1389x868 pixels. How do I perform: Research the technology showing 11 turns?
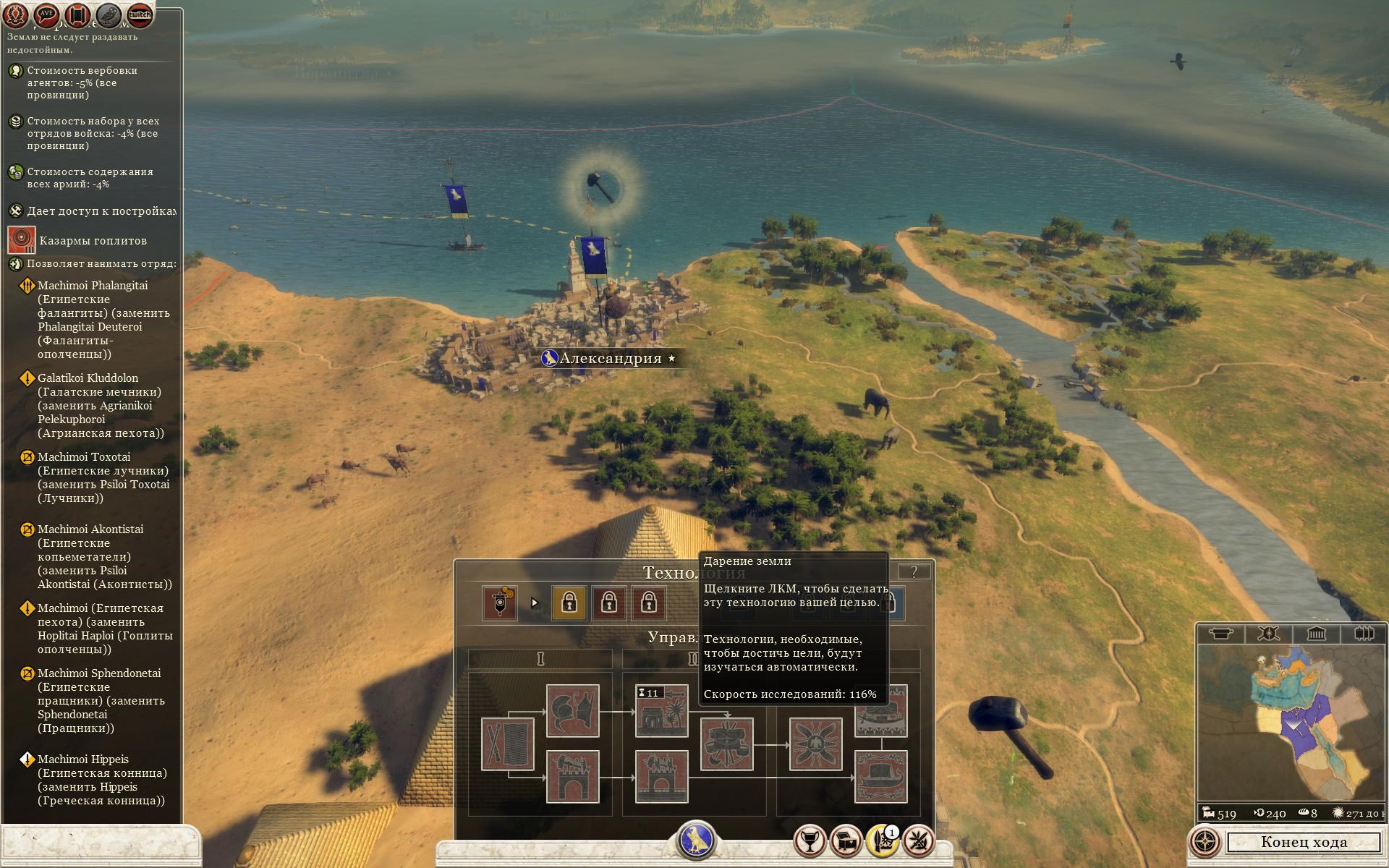(661, 711)
